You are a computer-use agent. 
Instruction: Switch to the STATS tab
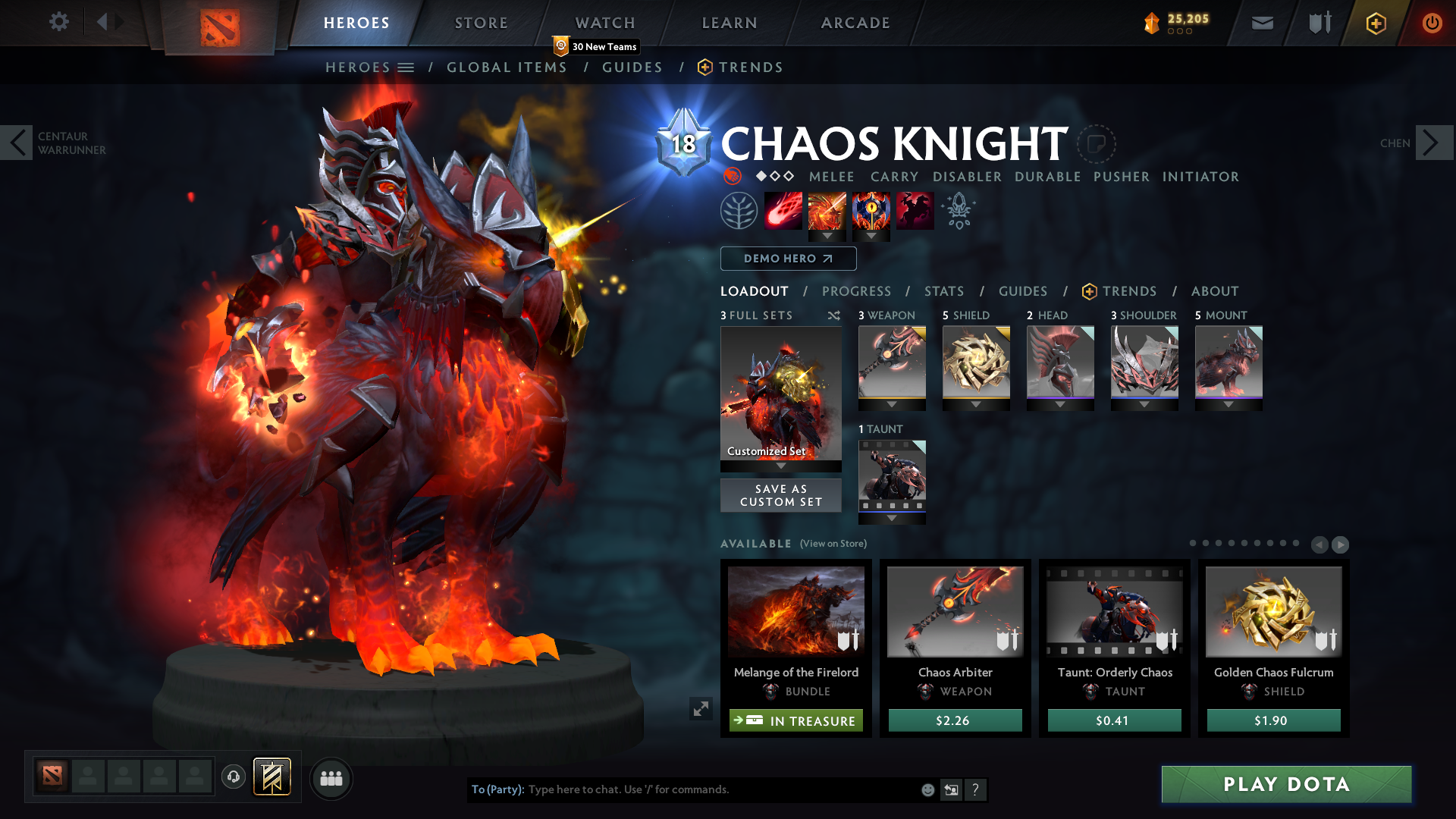pos(943,291)
